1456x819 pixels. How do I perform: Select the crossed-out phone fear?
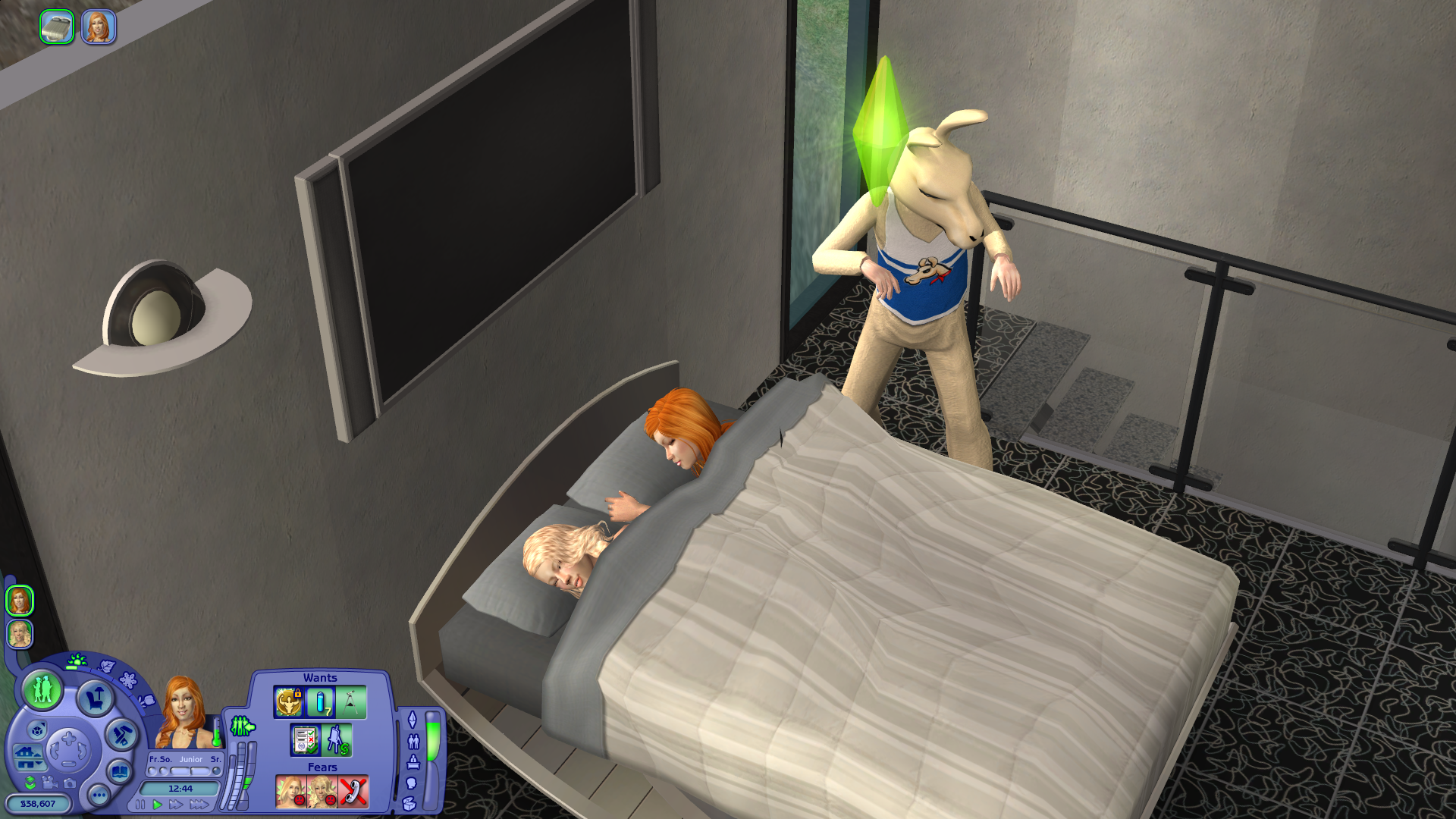[x=353, y=792]
